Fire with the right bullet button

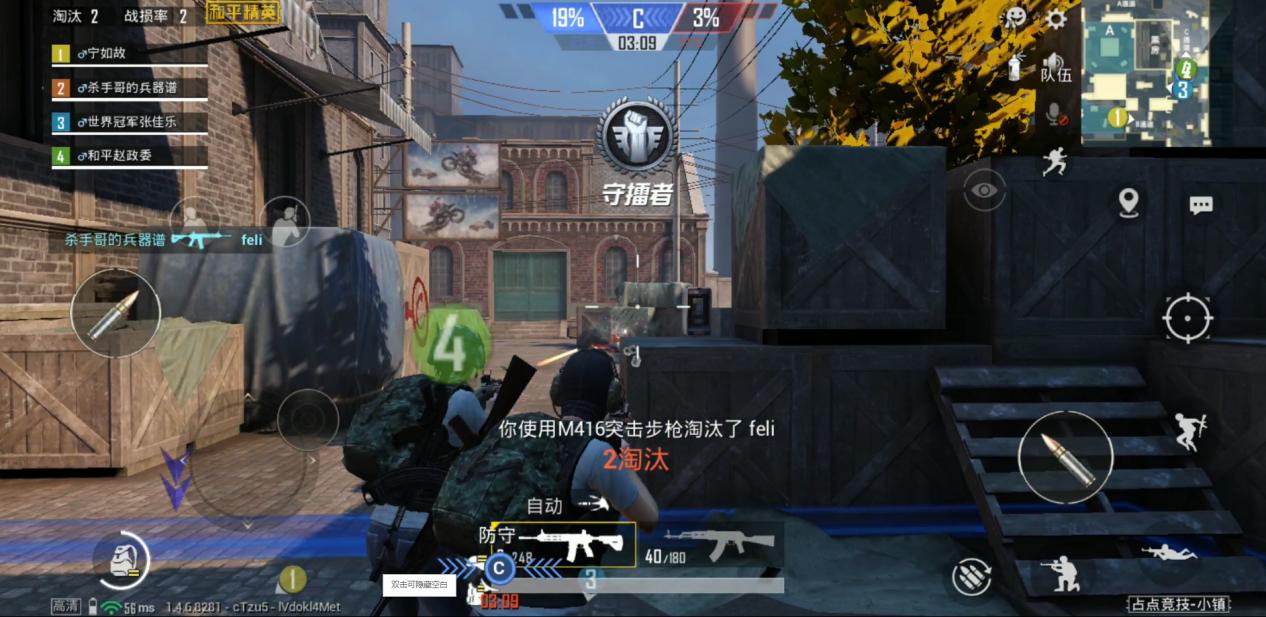[x=1065, y=456]
